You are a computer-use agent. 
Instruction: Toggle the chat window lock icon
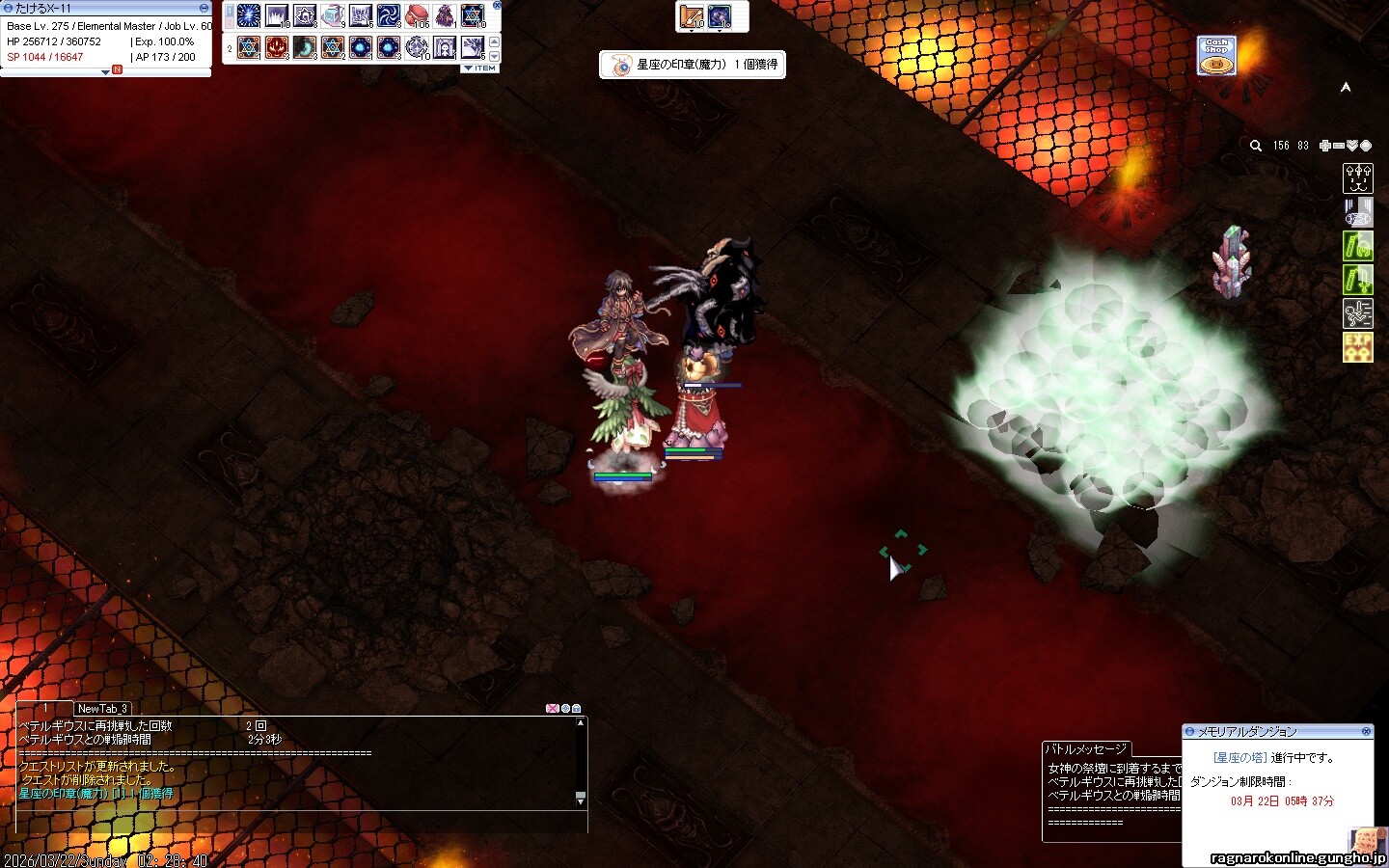tap(577, 709)
